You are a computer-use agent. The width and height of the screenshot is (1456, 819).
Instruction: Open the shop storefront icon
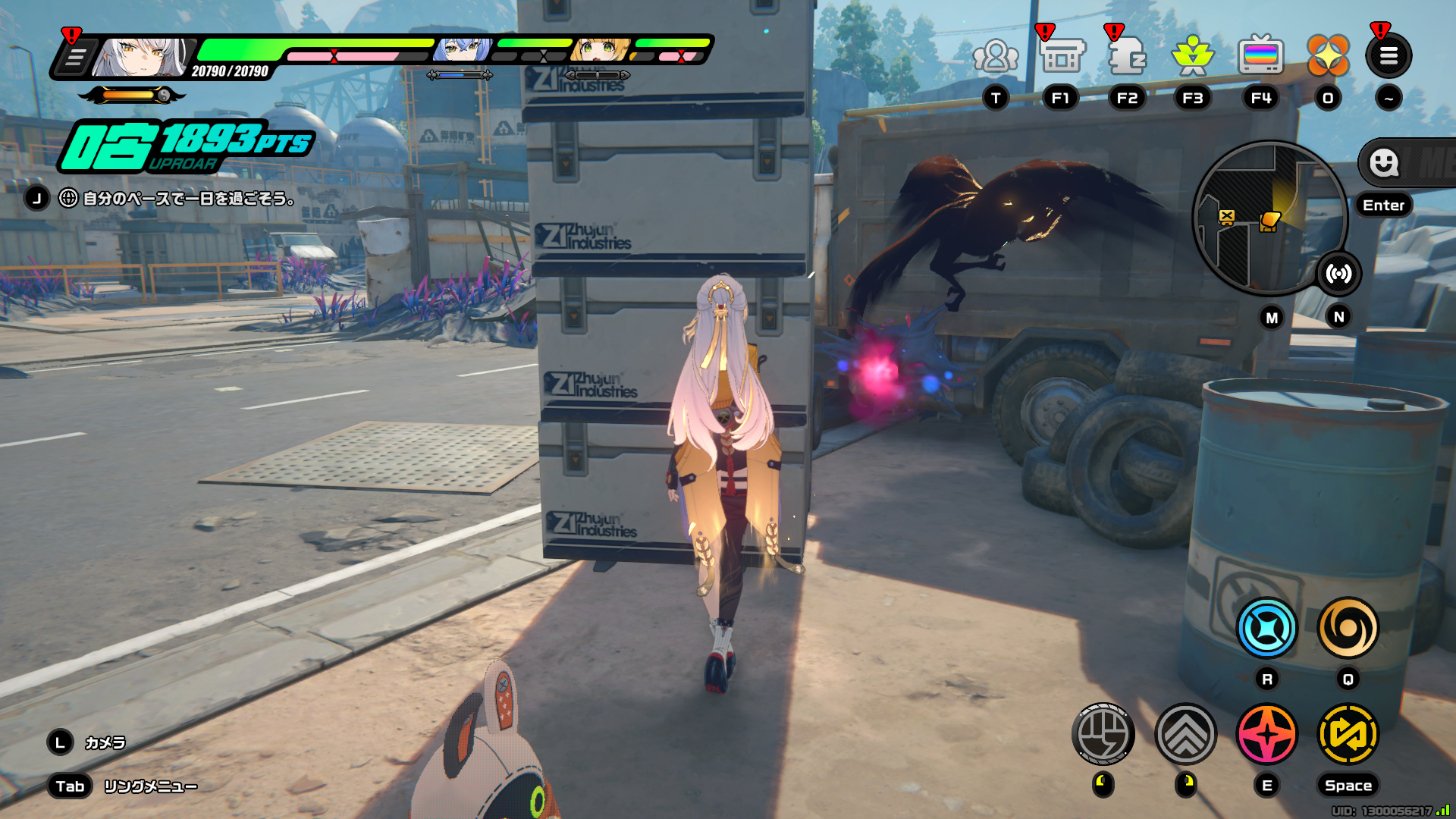pyautogui.click(x=1062, y=57)
